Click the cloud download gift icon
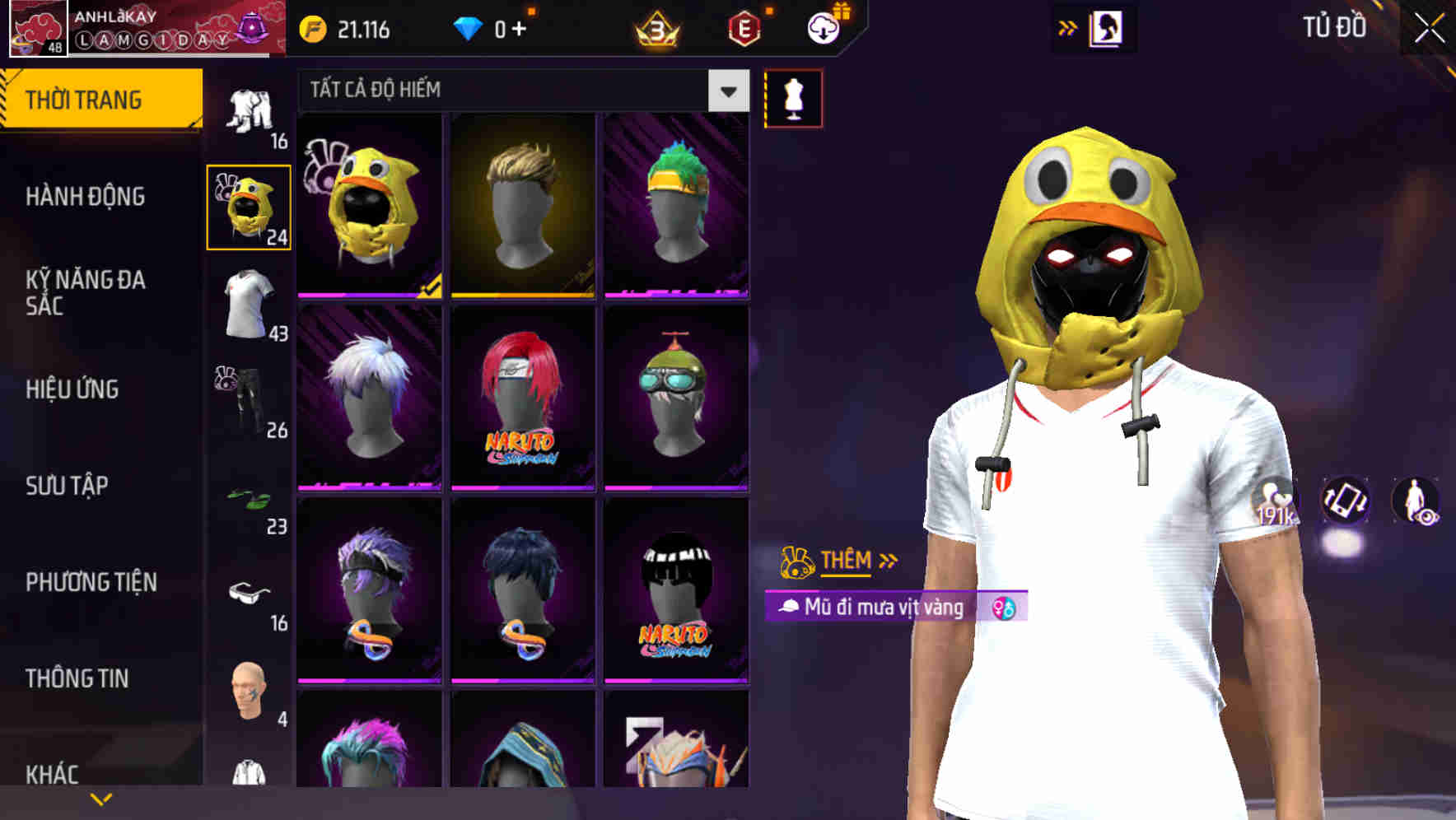 click(x=824, y=27)
